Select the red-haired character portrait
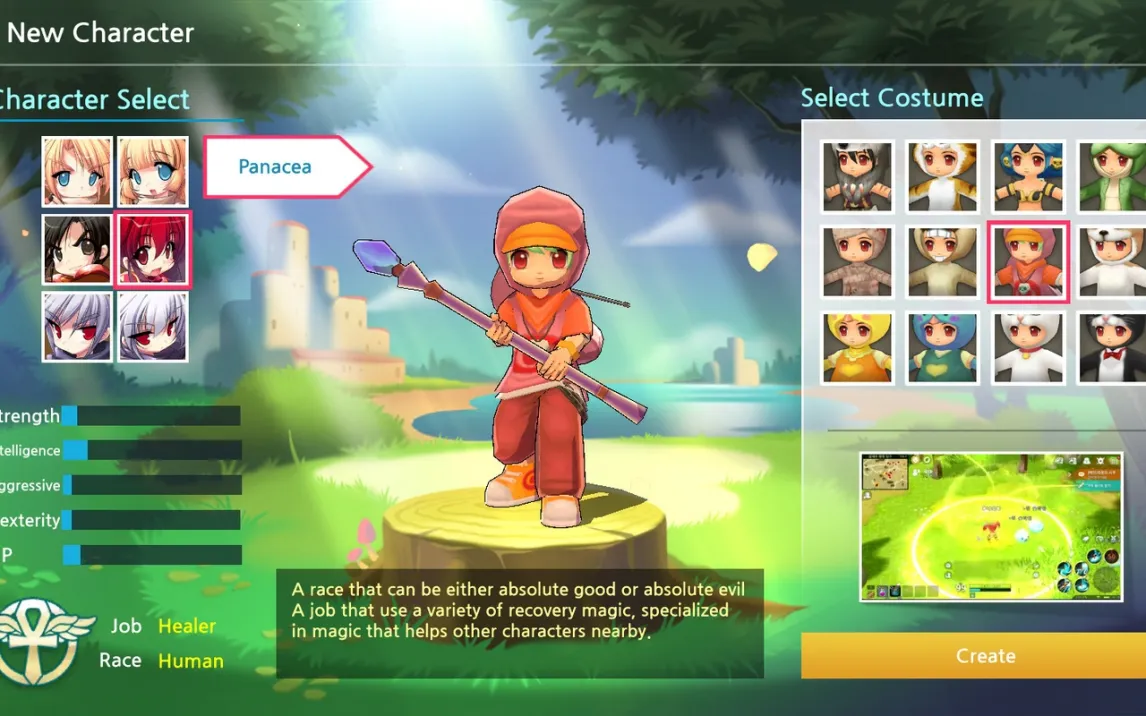1146x716 pixels. coord(153,249)
